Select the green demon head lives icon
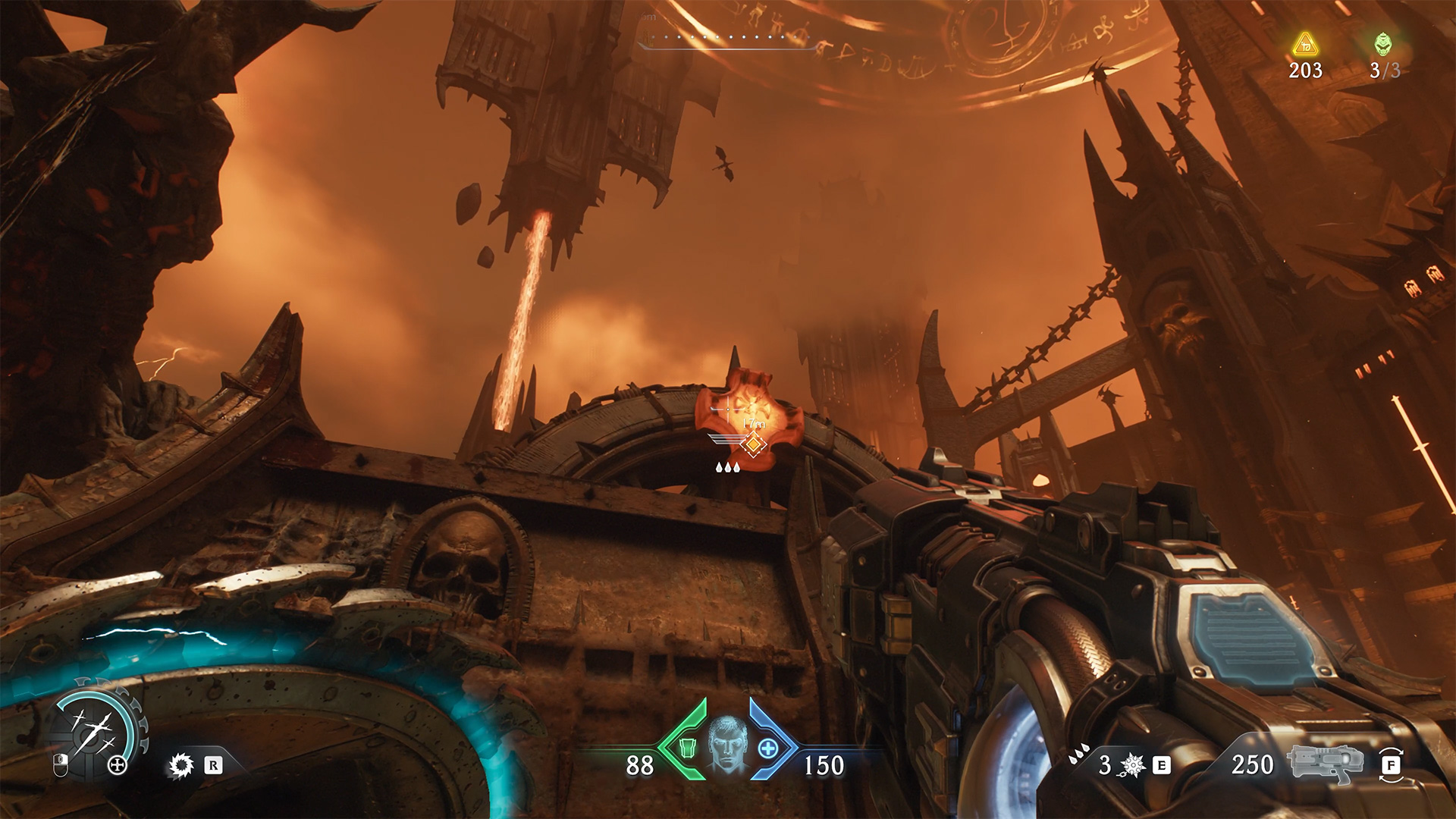1456x819 pixels. pyautogui.click(x=1383, y=45)
